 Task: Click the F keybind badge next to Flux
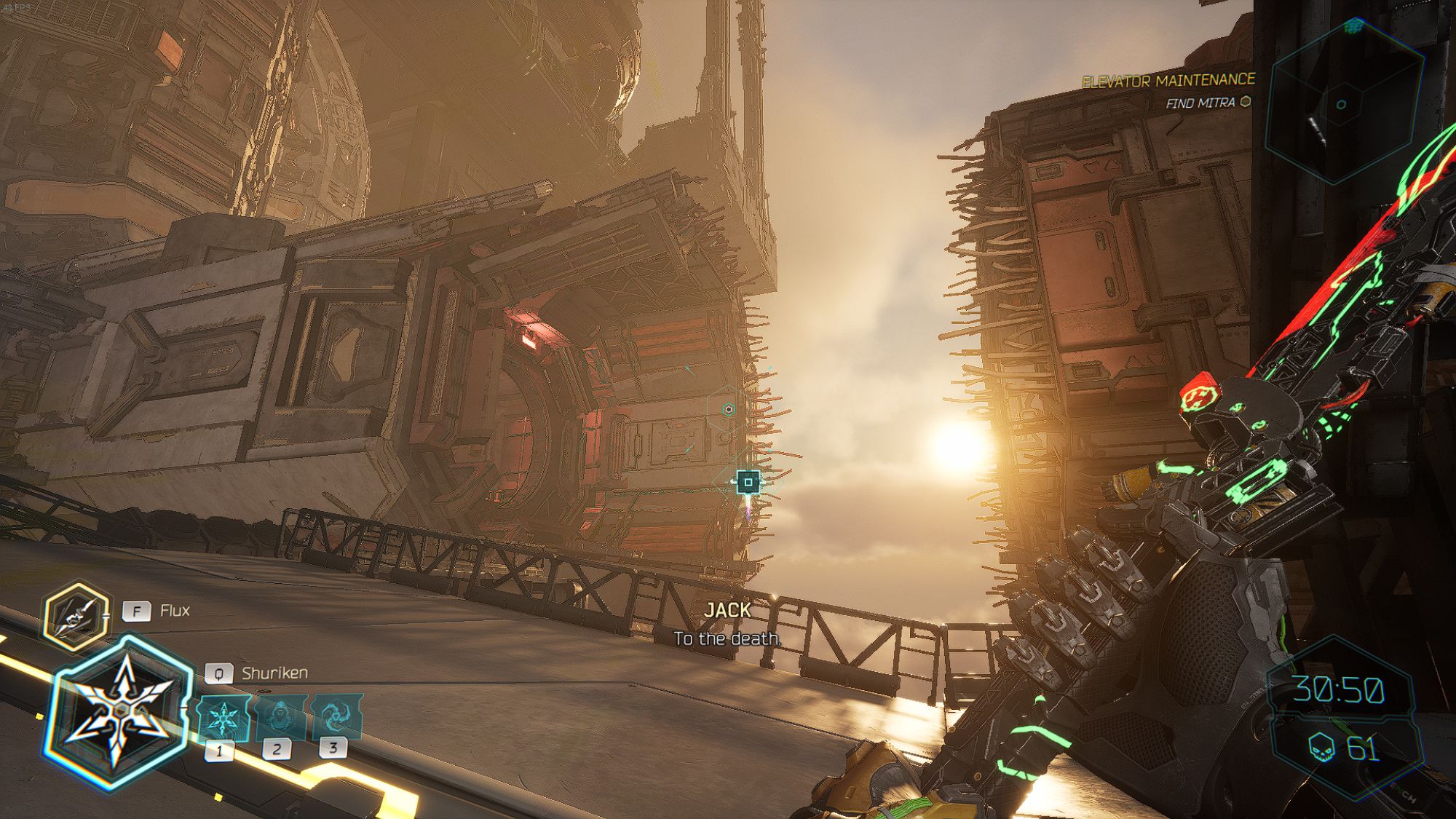pyautogui.click(x=138, y=612)
